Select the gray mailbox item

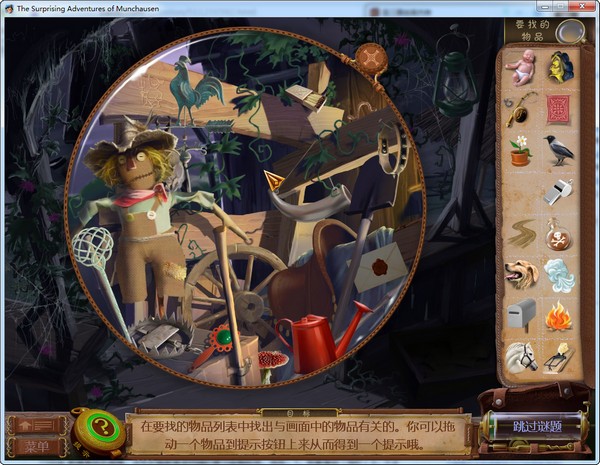[521, 314]
